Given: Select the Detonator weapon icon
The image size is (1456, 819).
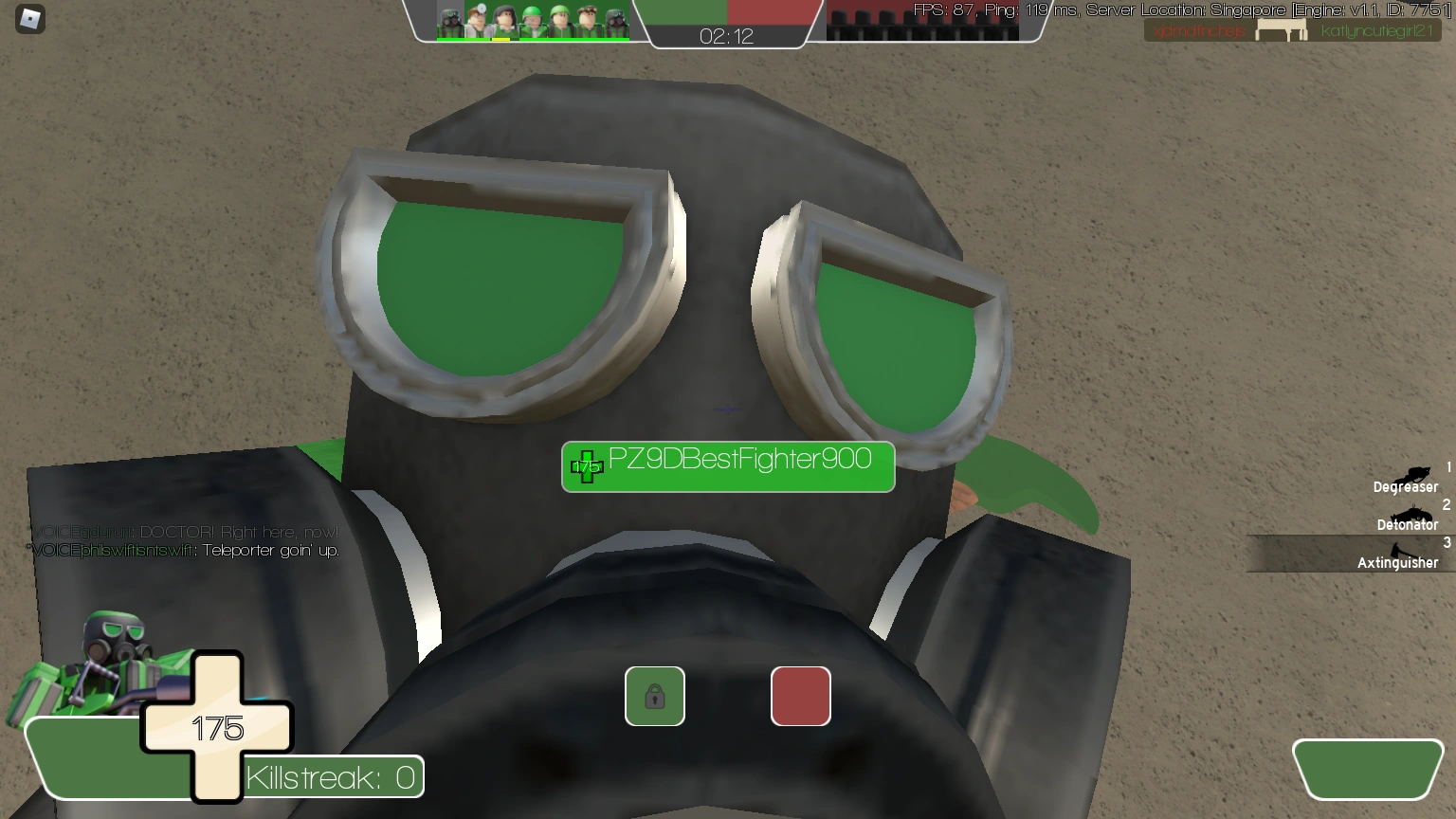Looking at the screenshot, I should [x=1412, y=515].
